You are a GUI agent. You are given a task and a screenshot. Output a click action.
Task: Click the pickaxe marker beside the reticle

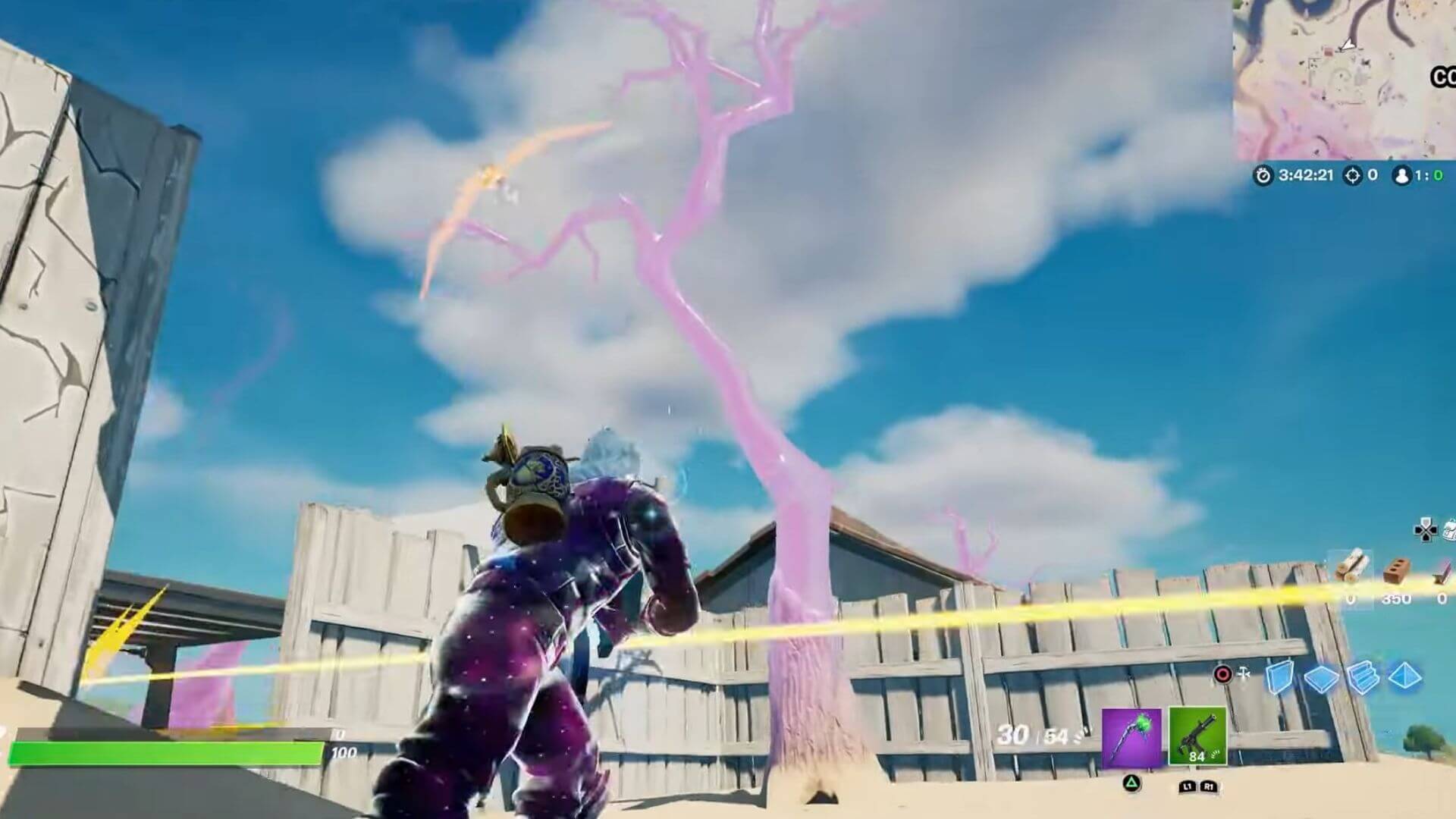[1243, 673]
